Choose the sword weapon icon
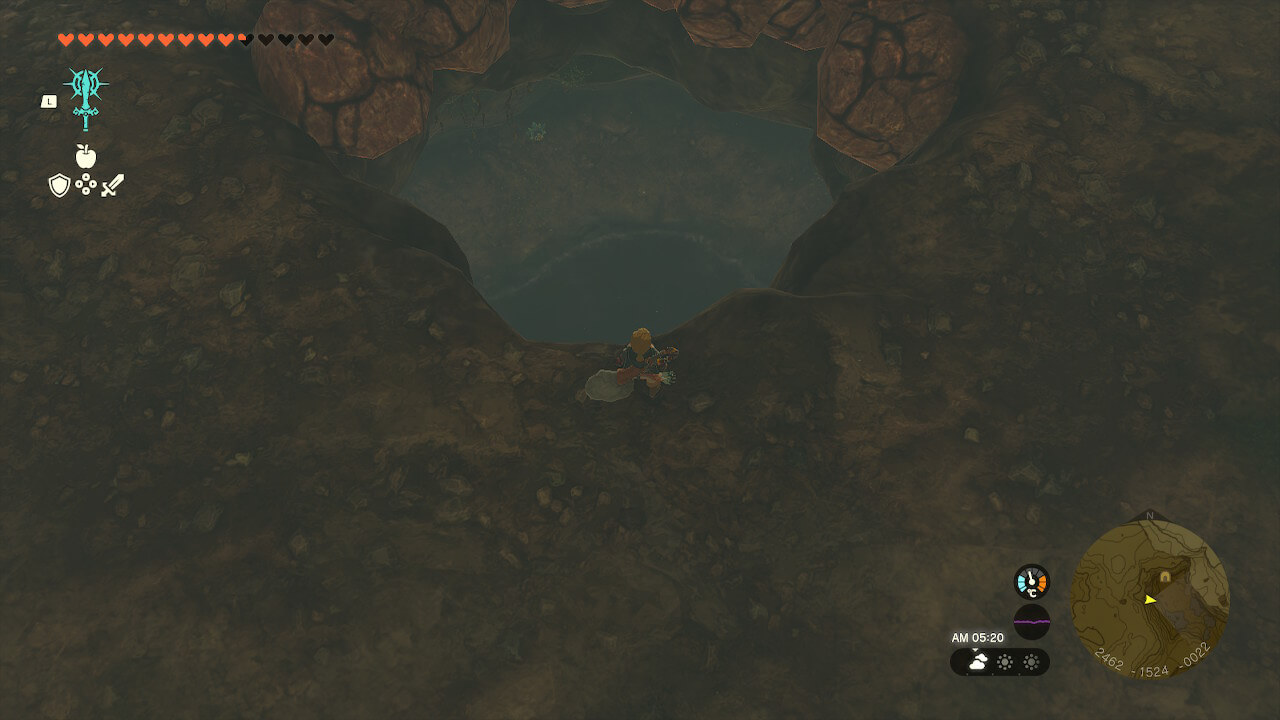The height and width of the screenshot is (720, 1280). click(112, 185)
